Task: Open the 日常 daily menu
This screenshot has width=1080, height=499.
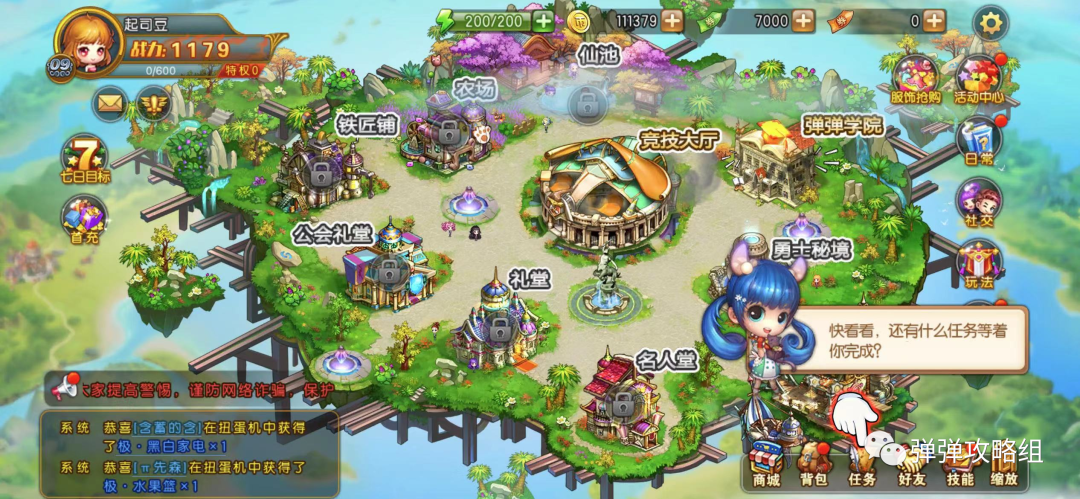Action: (978, 139)
